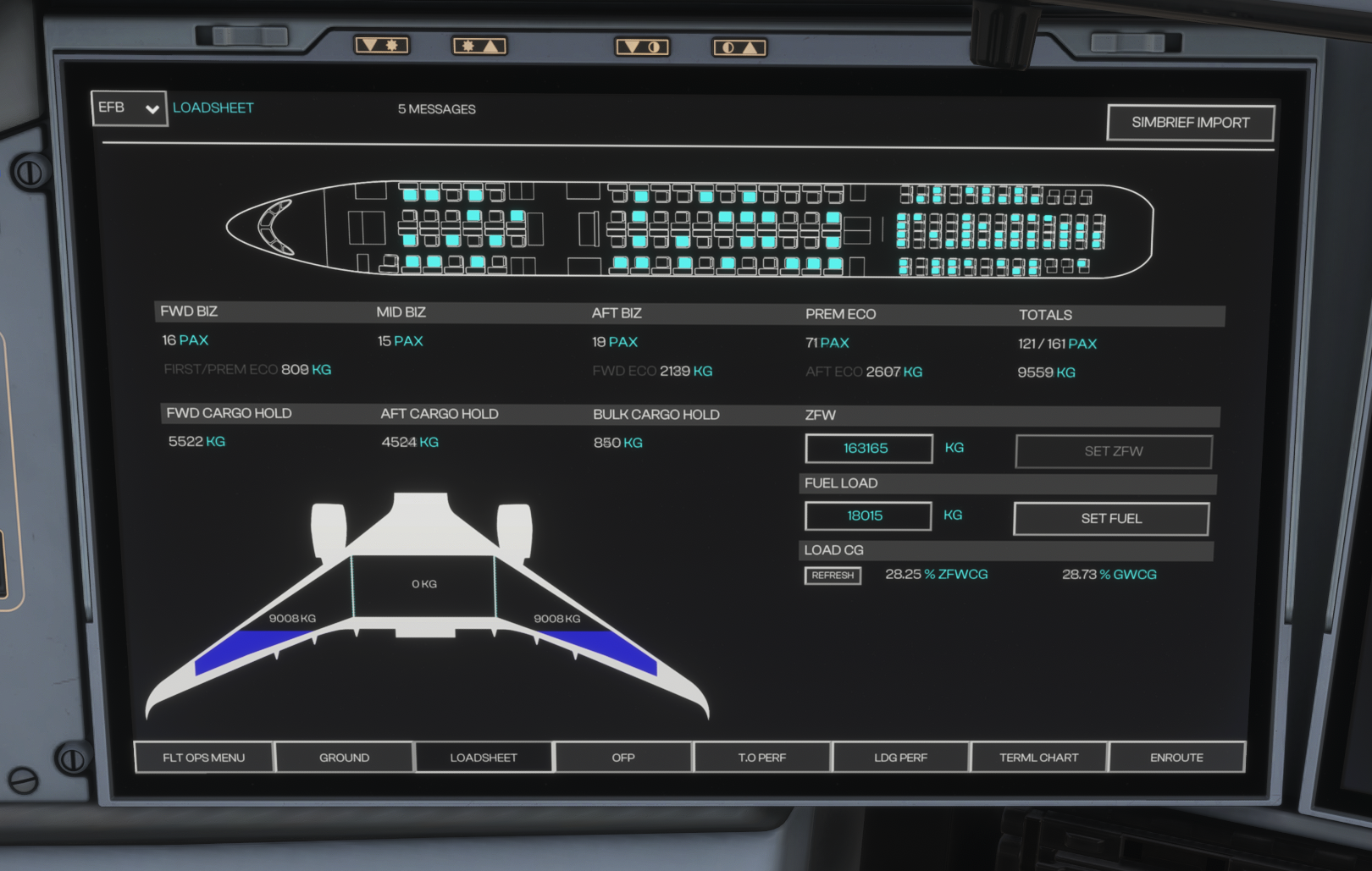Refresh the load CG values
The image size is (1372, 871).
coord(833,576)
